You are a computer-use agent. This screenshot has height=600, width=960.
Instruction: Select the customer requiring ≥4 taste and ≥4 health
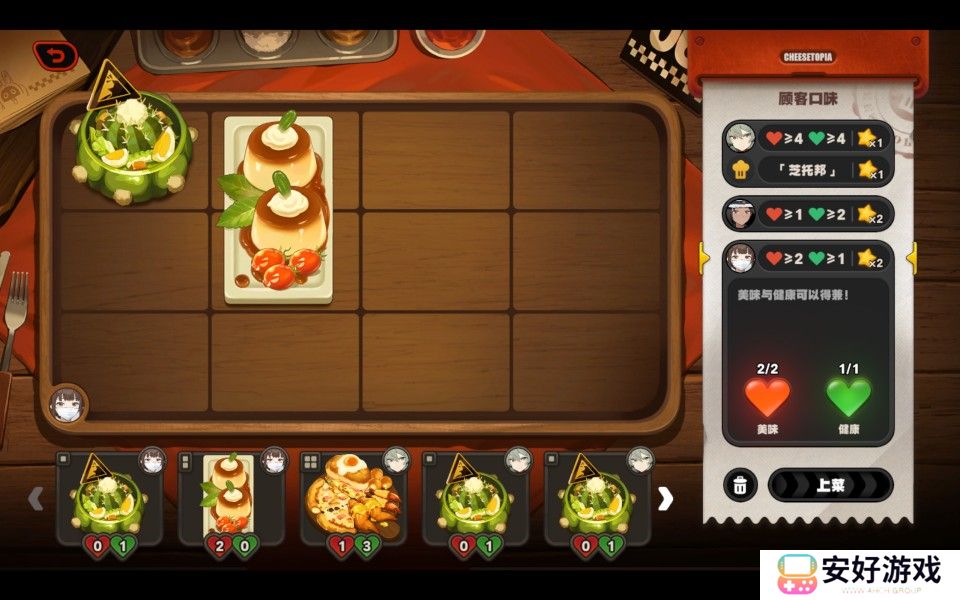807,137
